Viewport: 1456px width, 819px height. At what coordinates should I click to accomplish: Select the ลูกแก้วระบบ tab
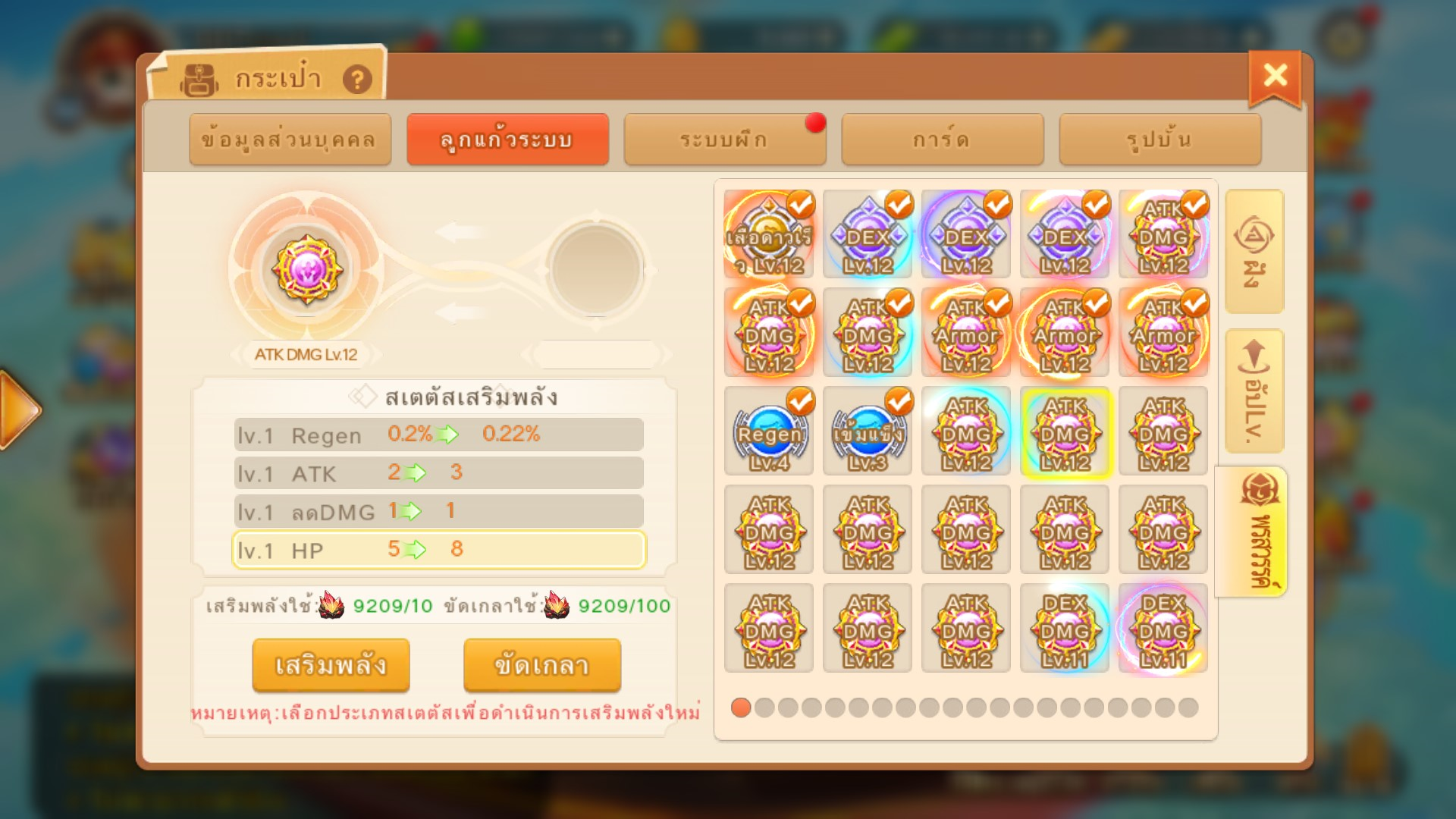coord(507,140)
